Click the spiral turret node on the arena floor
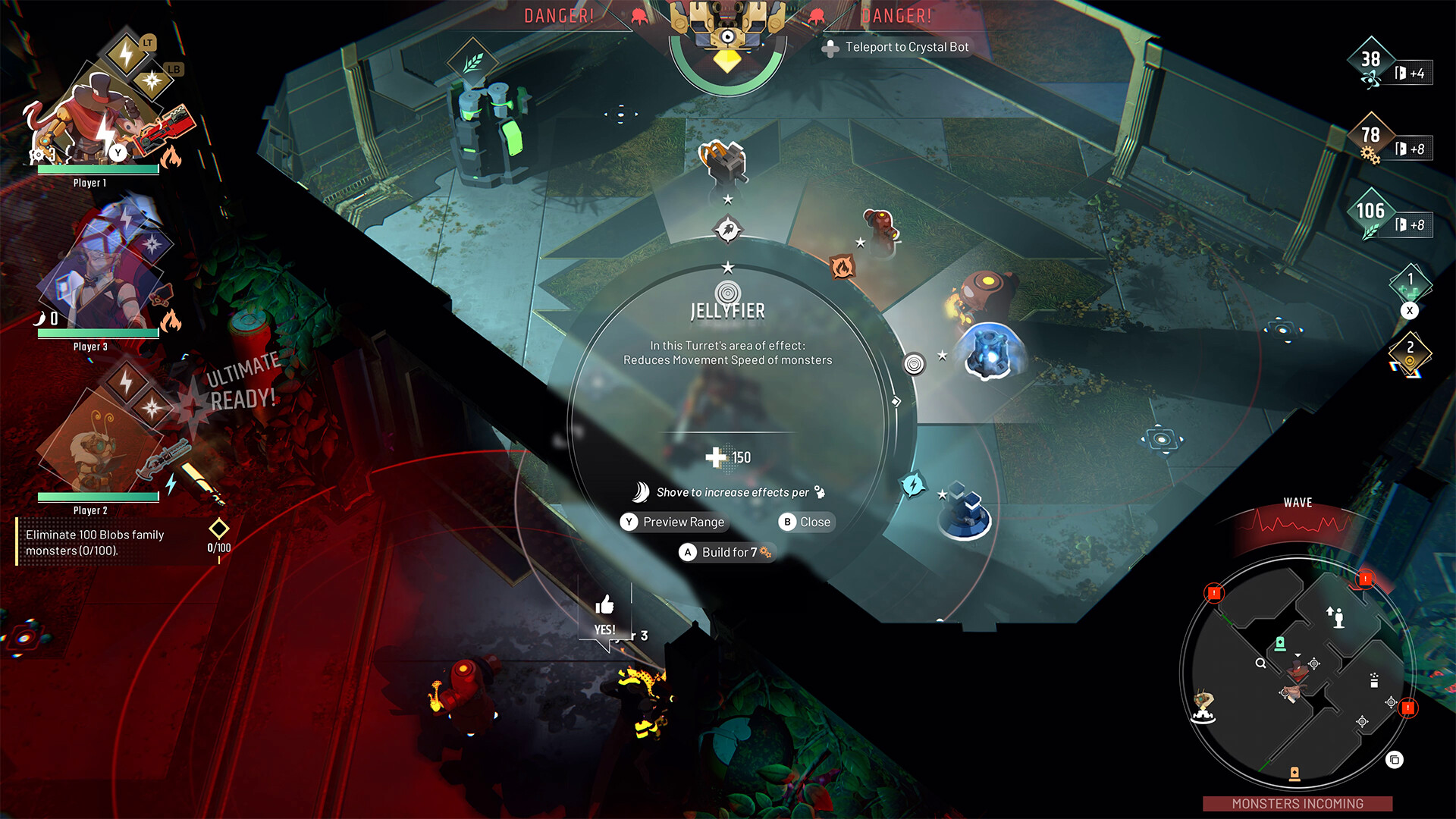This screenshot has width=1456, height=819. pyautogui.click(x=914, y=362)
